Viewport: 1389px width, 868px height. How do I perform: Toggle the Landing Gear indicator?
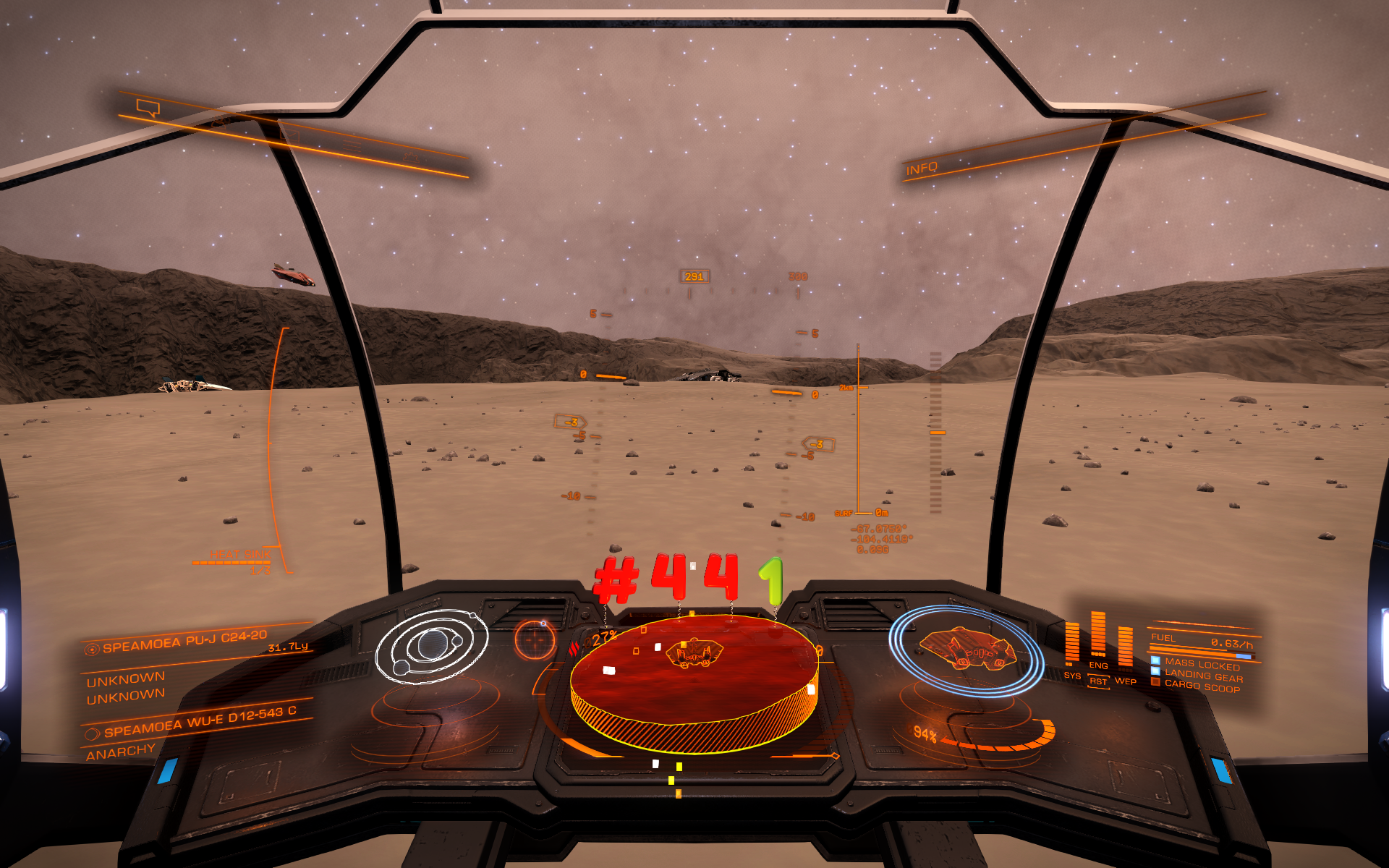pyautogui.click(x=1202, y=676)
